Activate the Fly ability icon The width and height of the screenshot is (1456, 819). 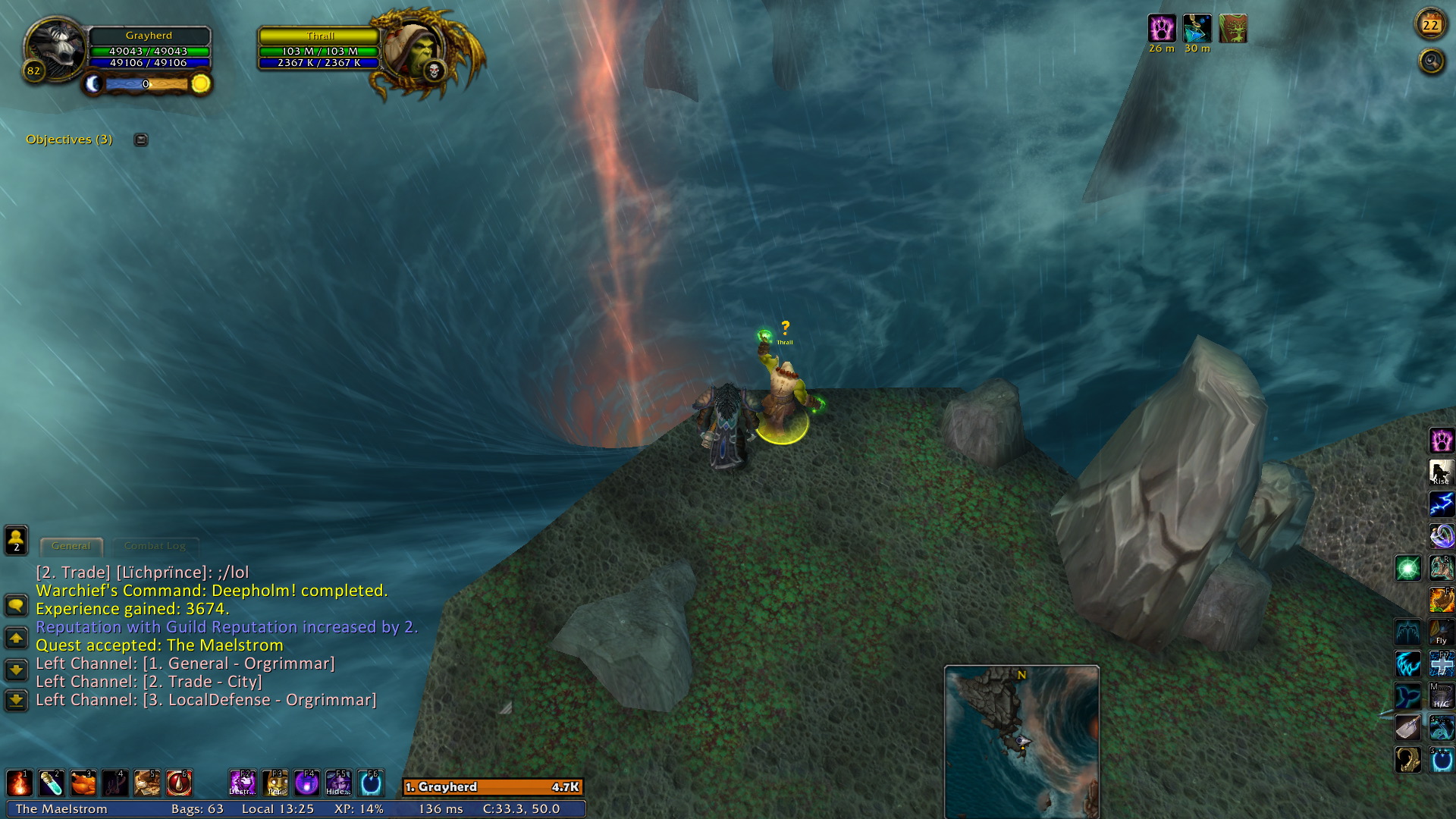point(1441,632)
